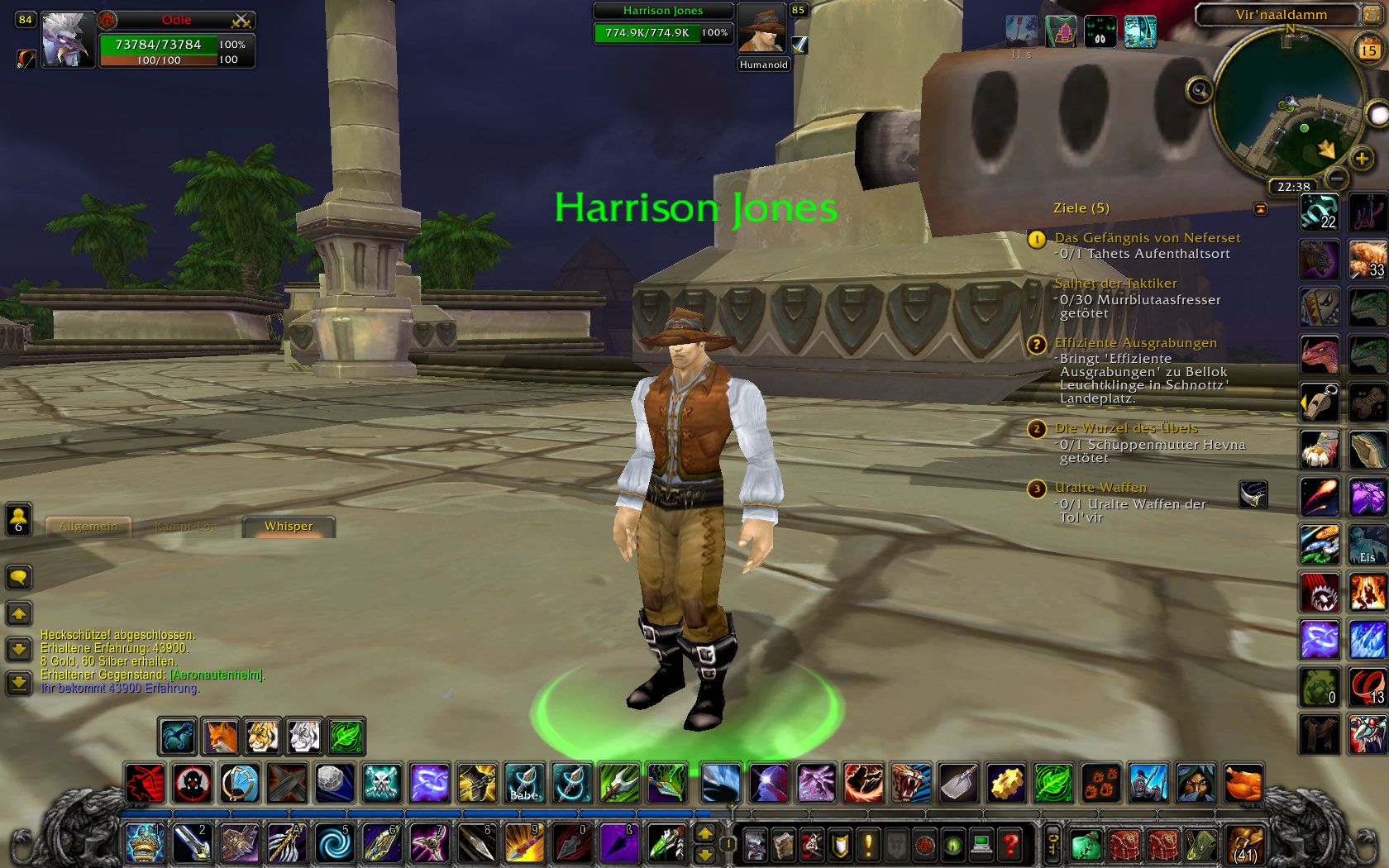Use the Uralte Waffen quest item icon
The width and height of the screenshot is (1389, 868).
[1253, 494]
